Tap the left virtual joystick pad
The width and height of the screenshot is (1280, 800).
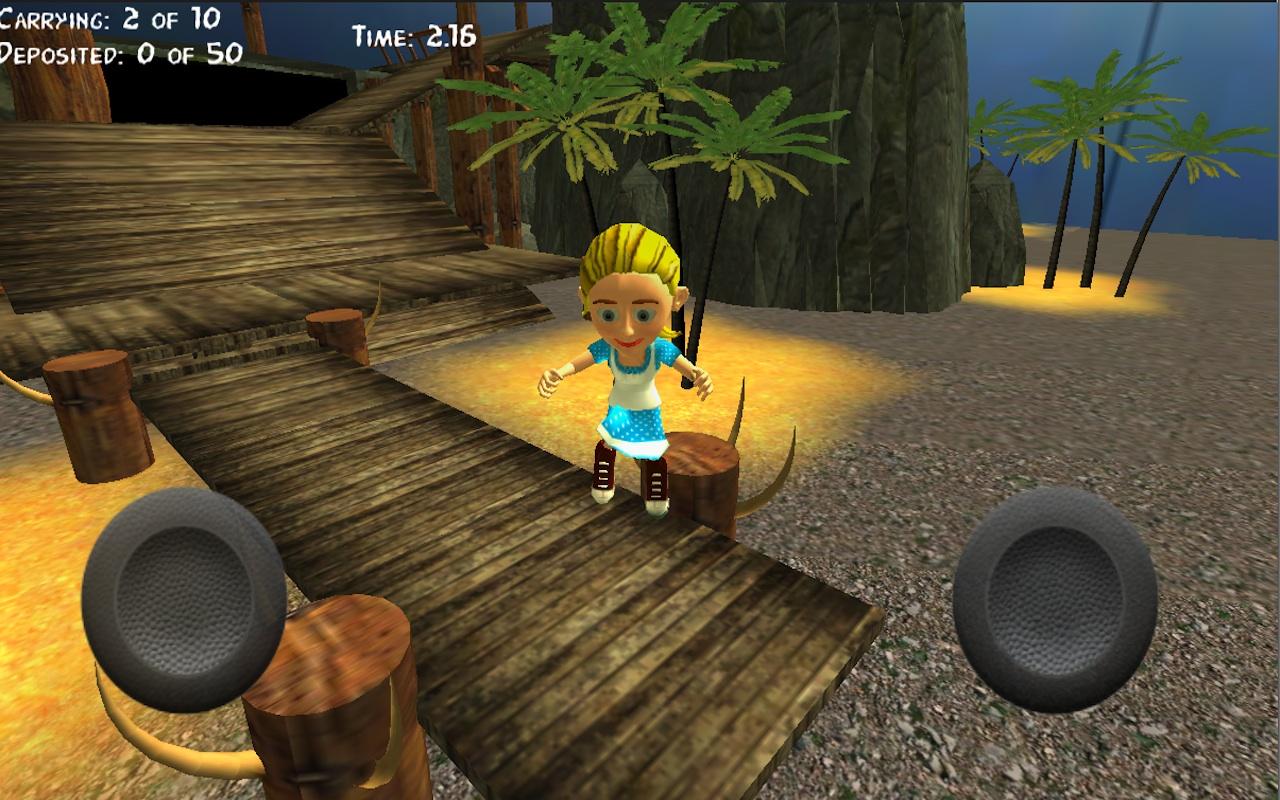184,599
